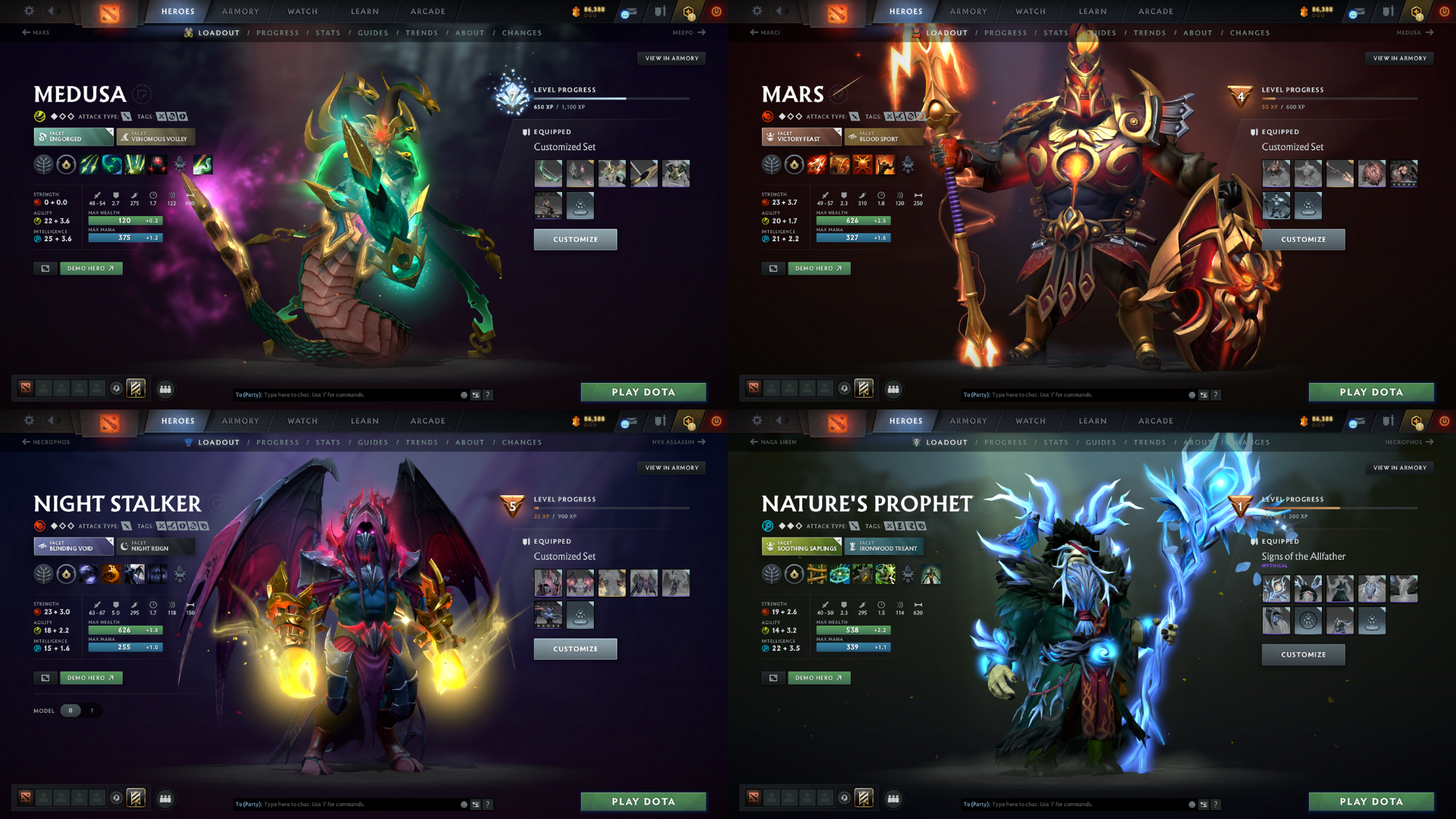The image size is (1456, 819).
Task: Click Medusa's innate ability circle icon
Action: 67,165
